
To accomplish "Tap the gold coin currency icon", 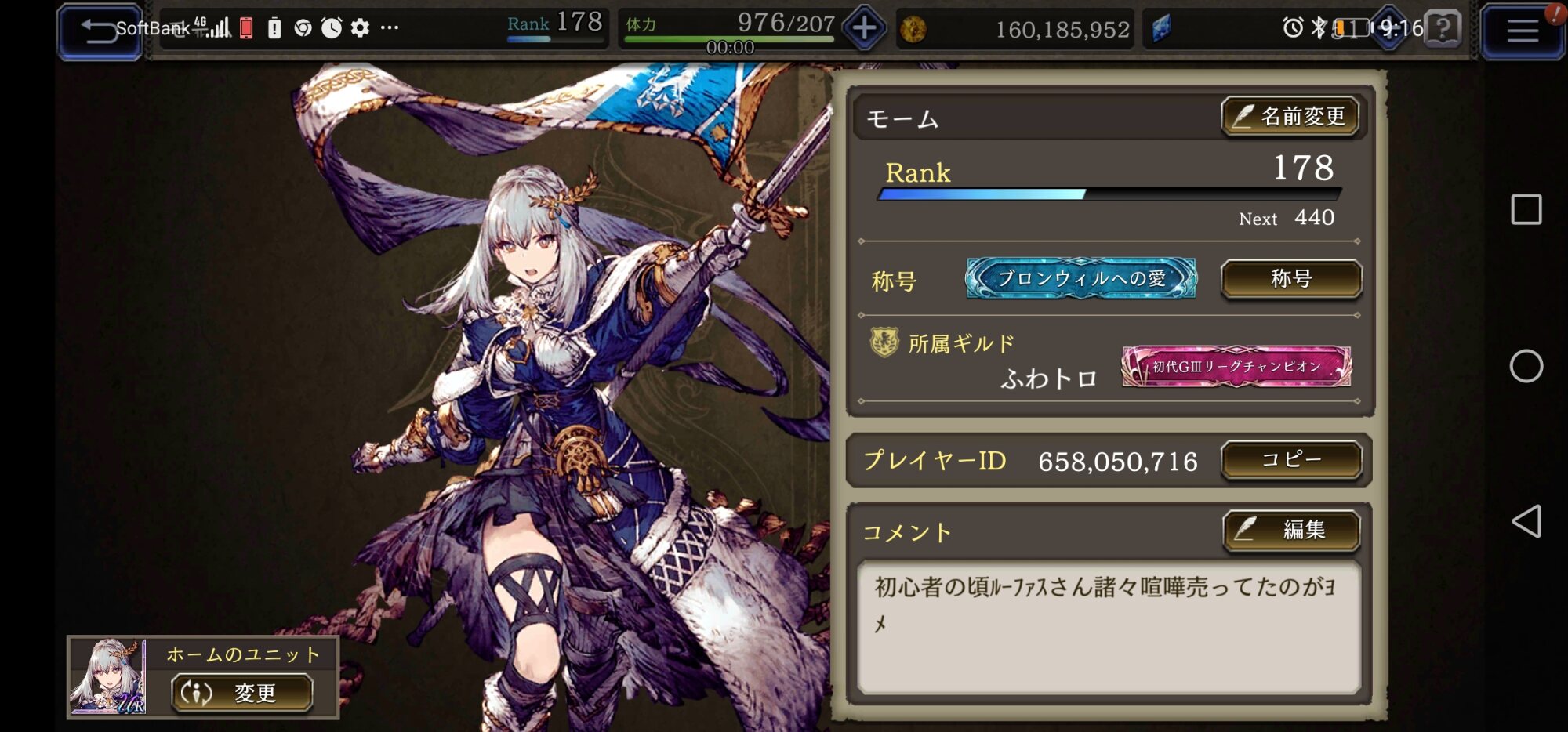I will 913,30.
